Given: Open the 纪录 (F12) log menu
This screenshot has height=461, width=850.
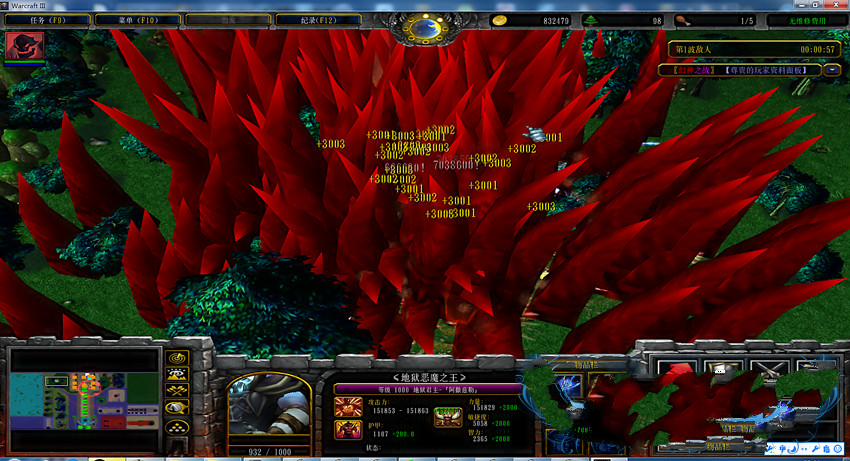Looking at the screenshot, I should click(x=303, y=20).
